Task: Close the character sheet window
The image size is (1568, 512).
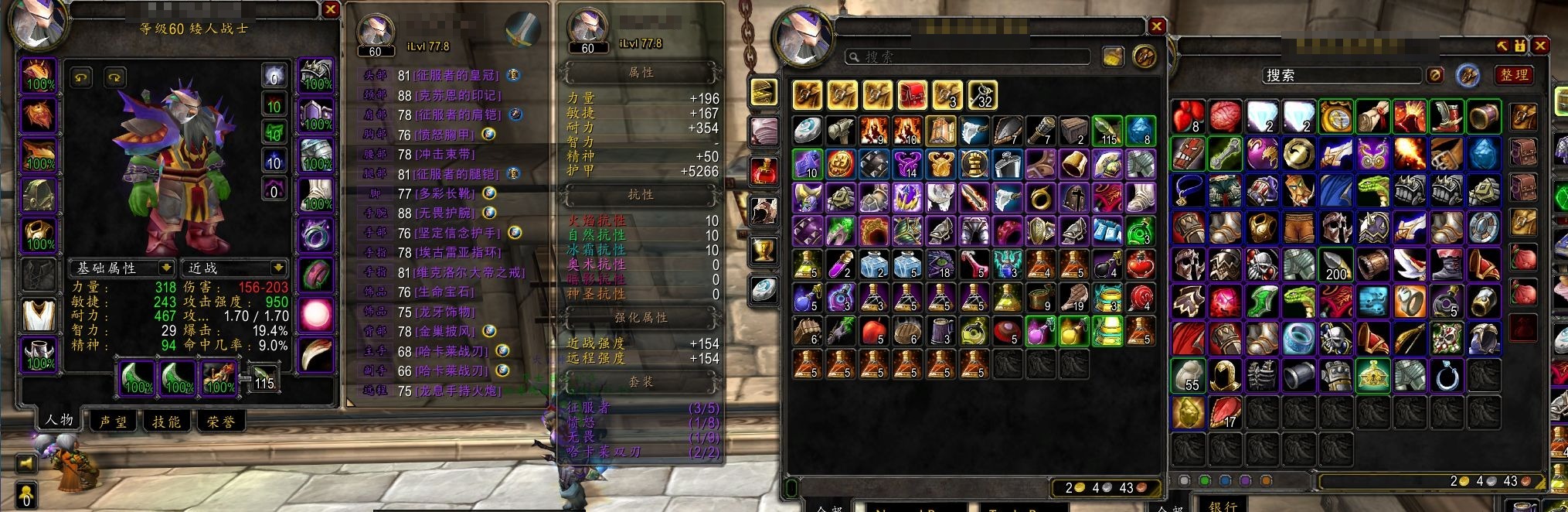Action: (x=330, y=10)
